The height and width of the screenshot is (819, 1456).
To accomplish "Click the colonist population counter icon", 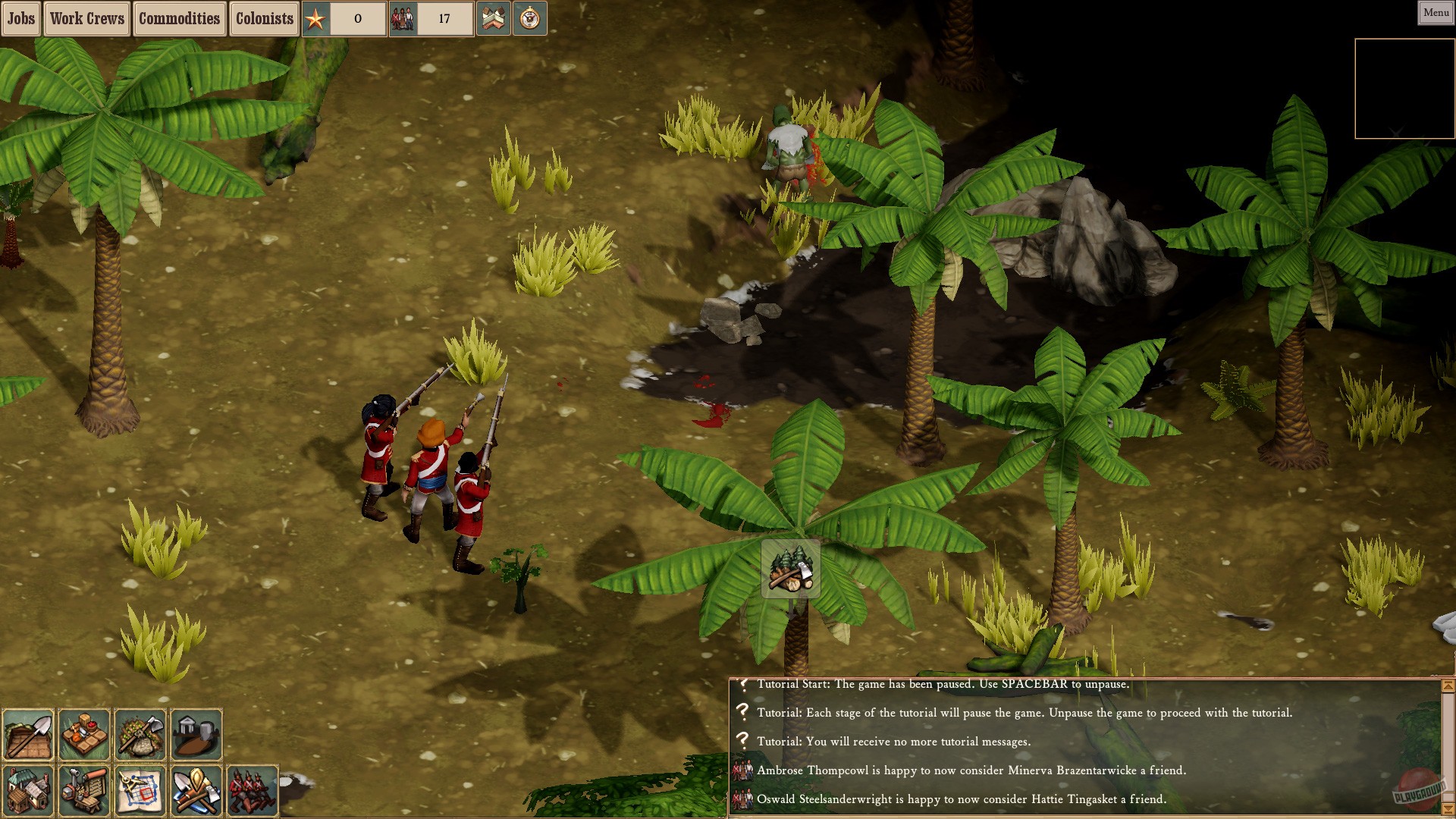I will (x=403, y=18).
